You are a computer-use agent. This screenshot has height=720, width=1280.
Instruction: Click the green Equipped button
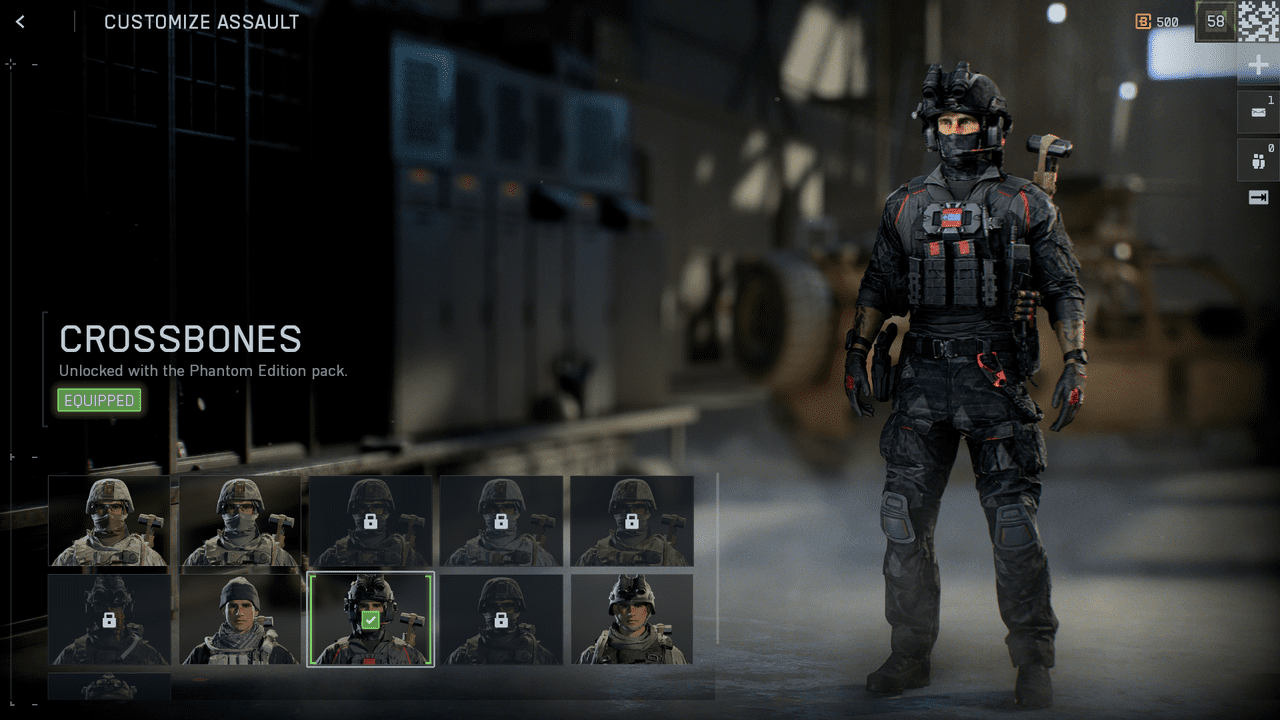pyautogui.click(x=99, y=401)
